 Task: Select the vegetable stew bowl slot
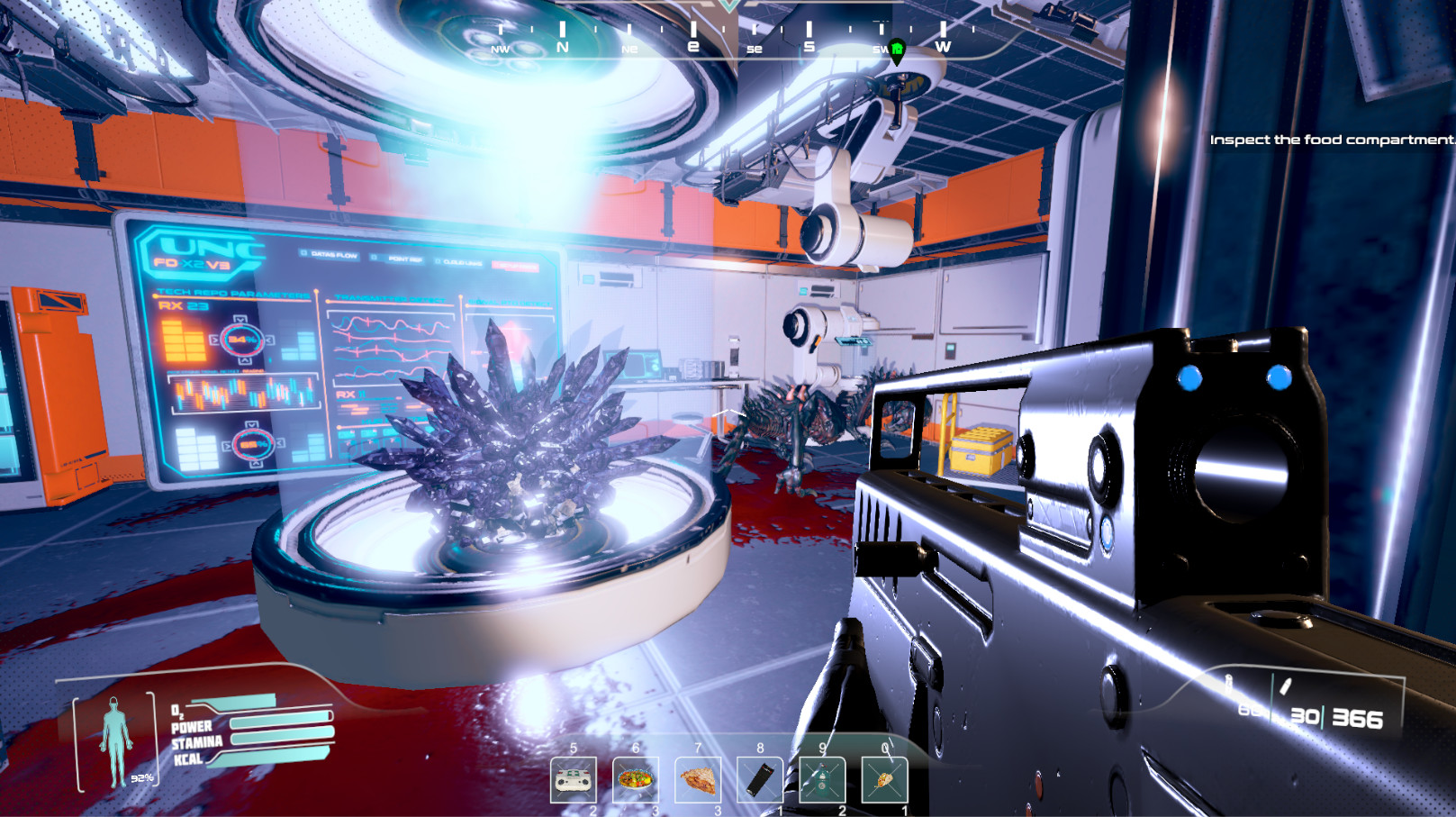(x=636, y=780)
